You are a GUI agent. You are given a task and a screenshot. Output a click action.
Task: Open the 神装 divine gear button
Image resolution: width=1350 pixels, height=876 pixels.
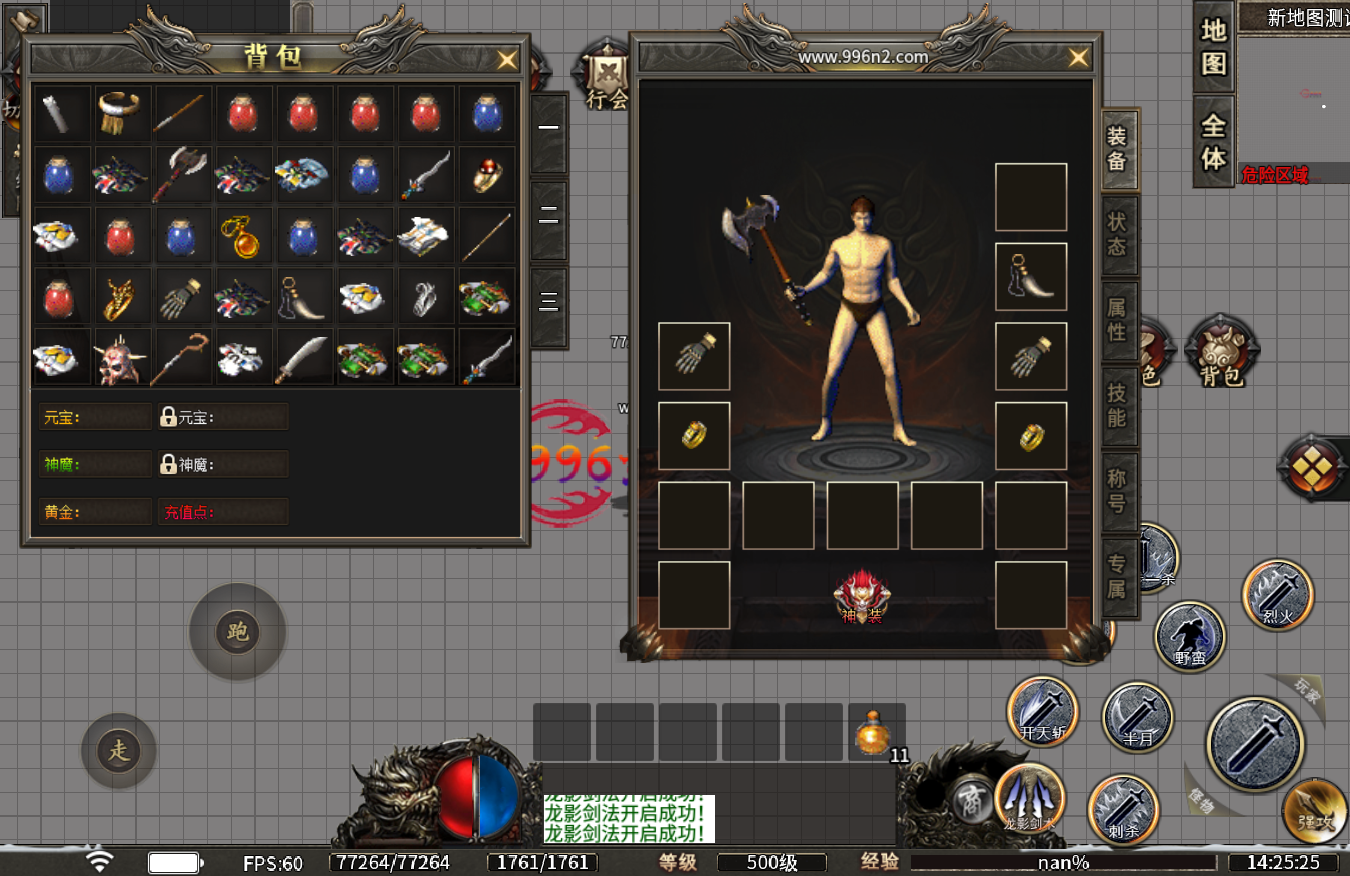coord(862,596)
